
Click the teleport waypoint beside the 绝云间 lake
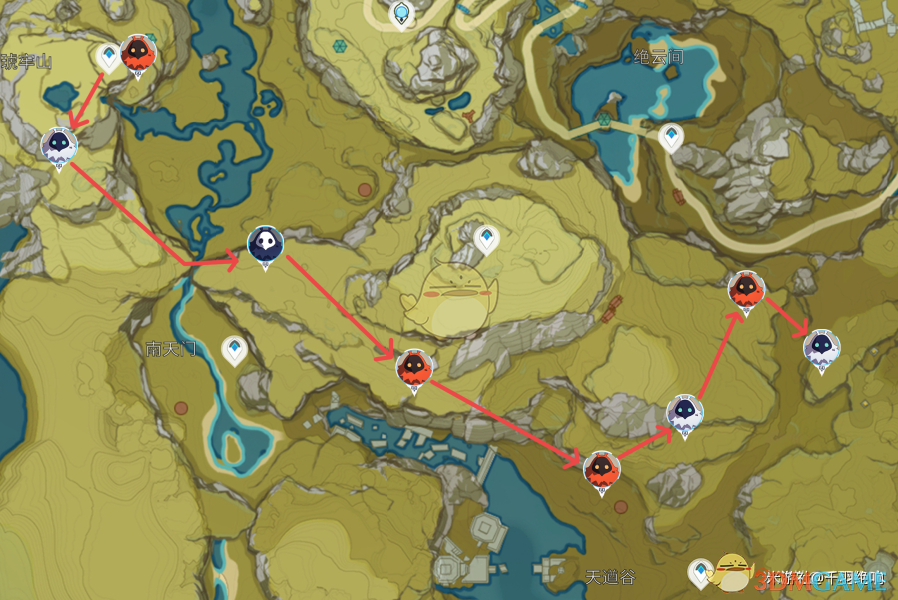671,137
